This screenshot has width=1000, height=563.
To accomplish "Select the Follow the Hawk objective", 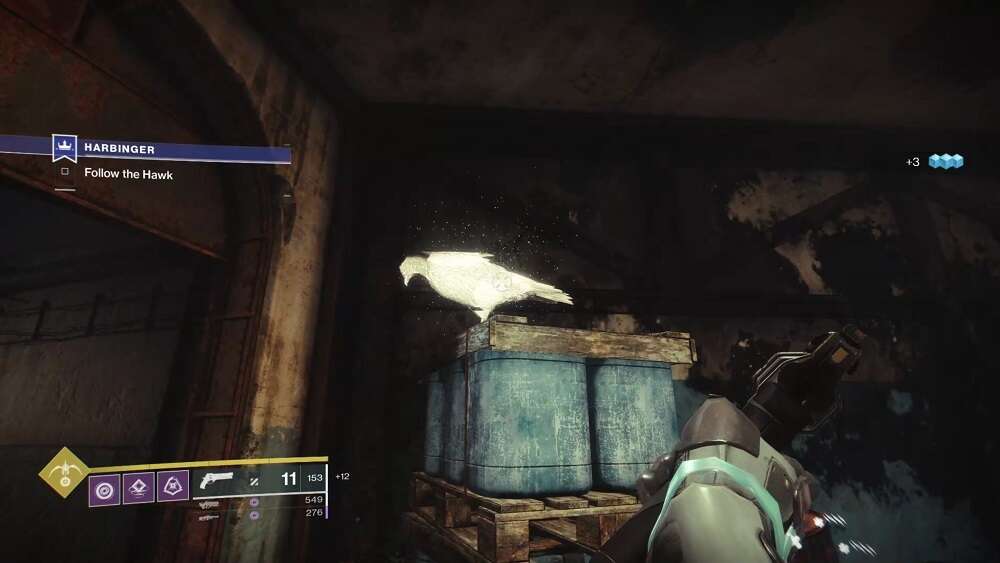I will coord(128,174).
